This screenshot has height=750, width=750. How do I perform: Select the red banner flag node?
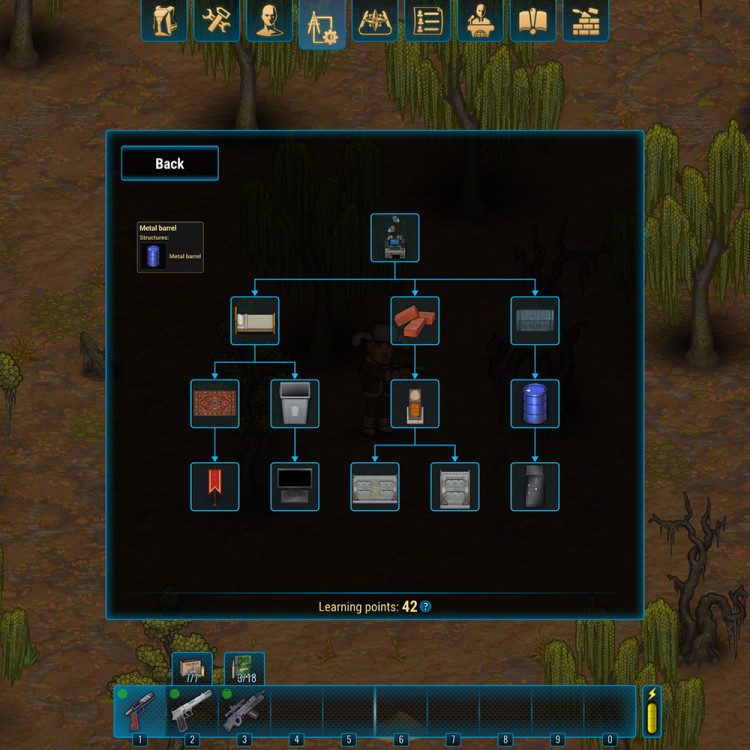coord(215,487)
